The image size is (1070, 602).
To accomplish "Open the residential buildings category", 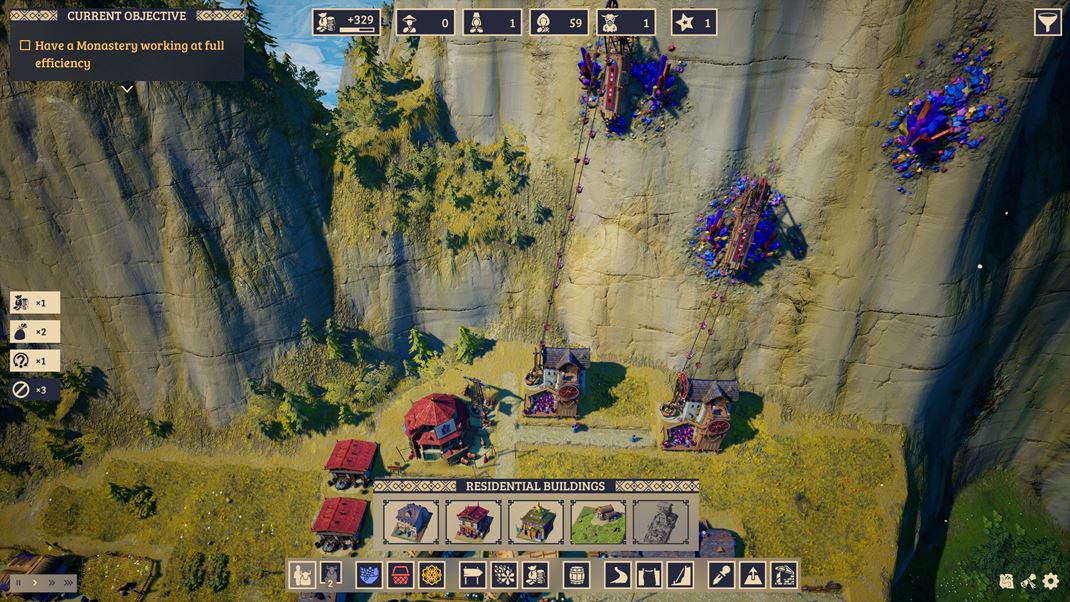I will click(302, 575).
